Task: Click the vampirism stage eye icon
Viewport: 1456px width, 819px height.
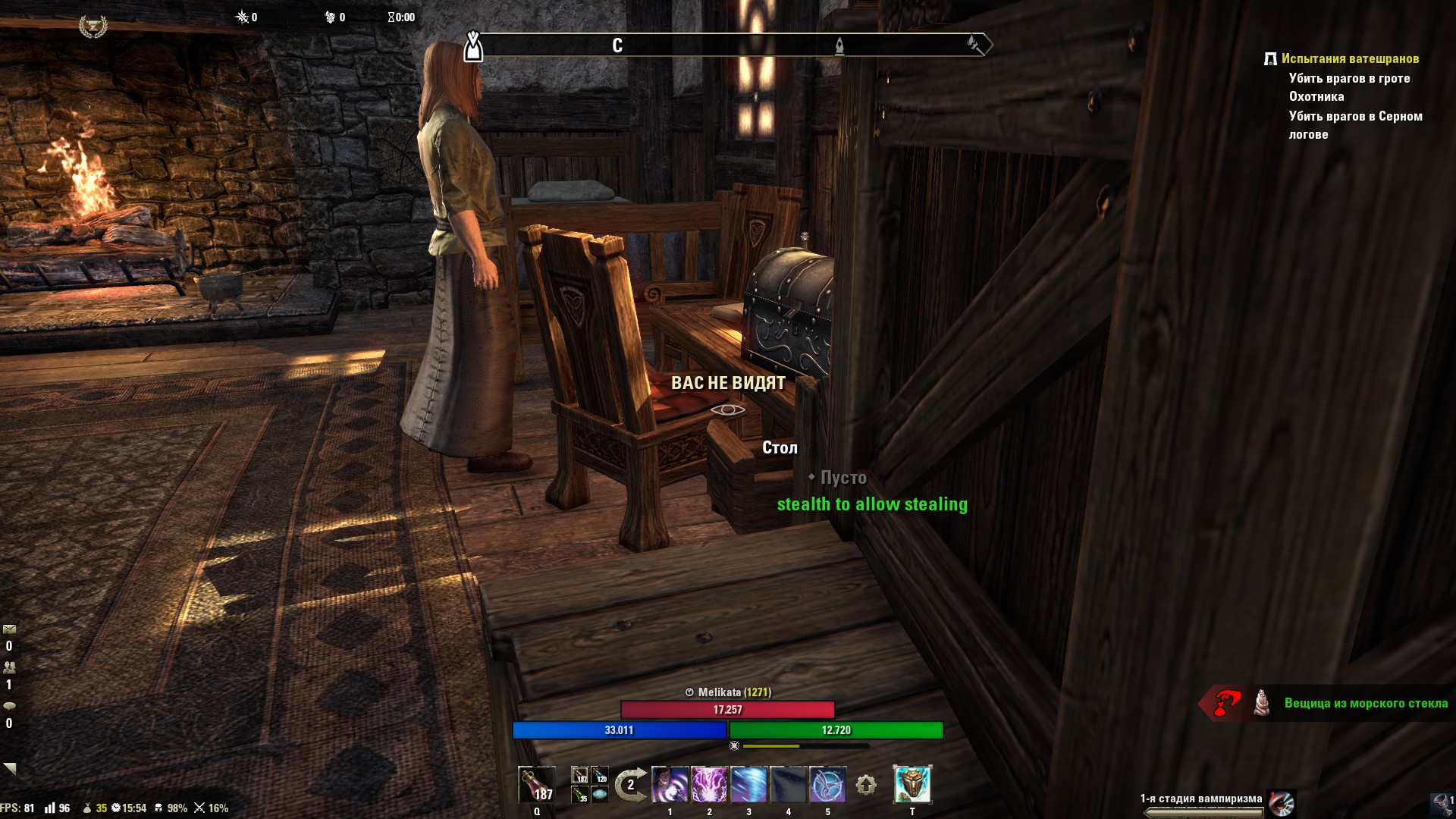Action: tap(1282, 802)
